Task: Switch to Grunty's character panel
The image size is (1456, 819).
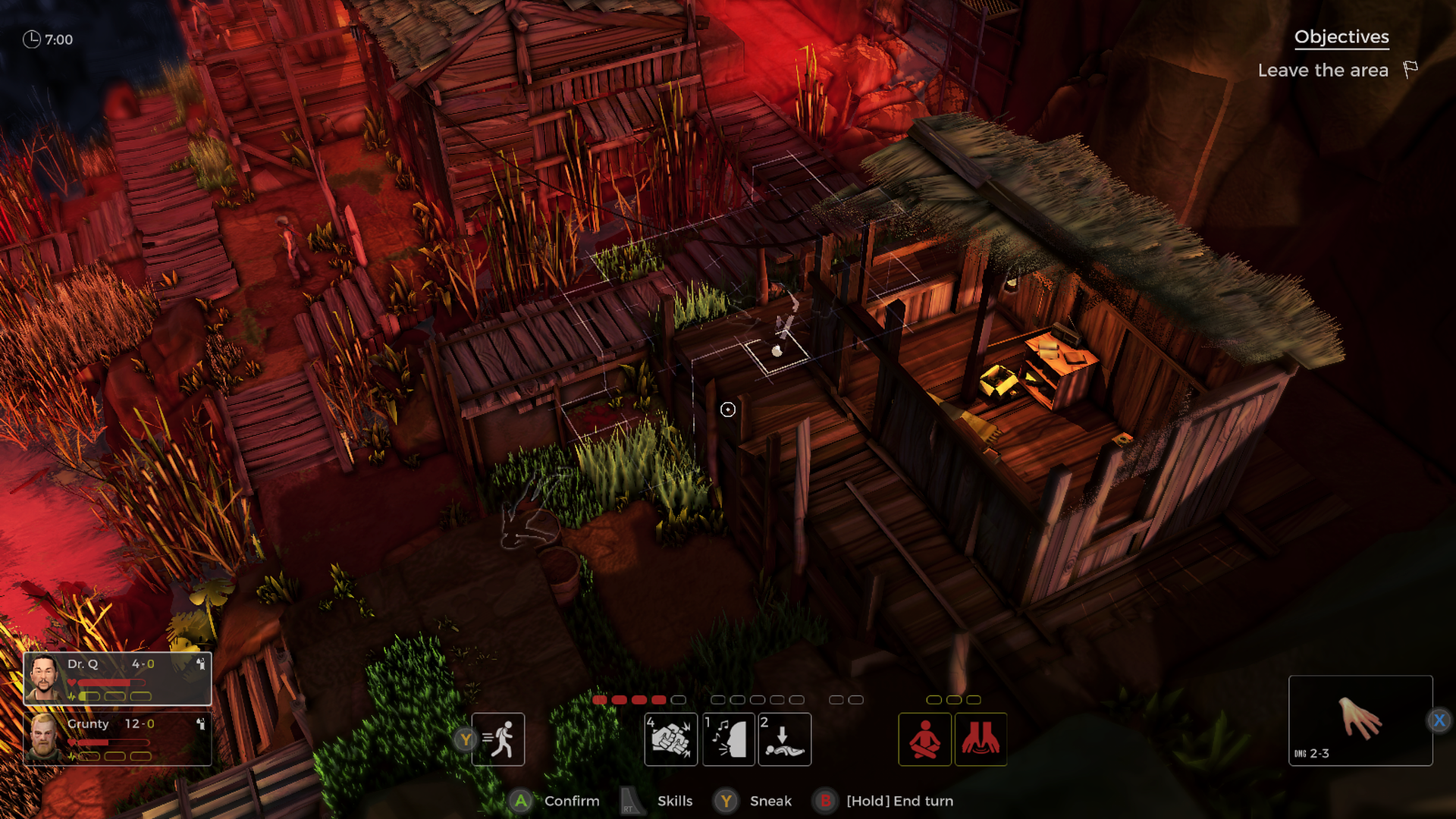Action: pos(118,739)
